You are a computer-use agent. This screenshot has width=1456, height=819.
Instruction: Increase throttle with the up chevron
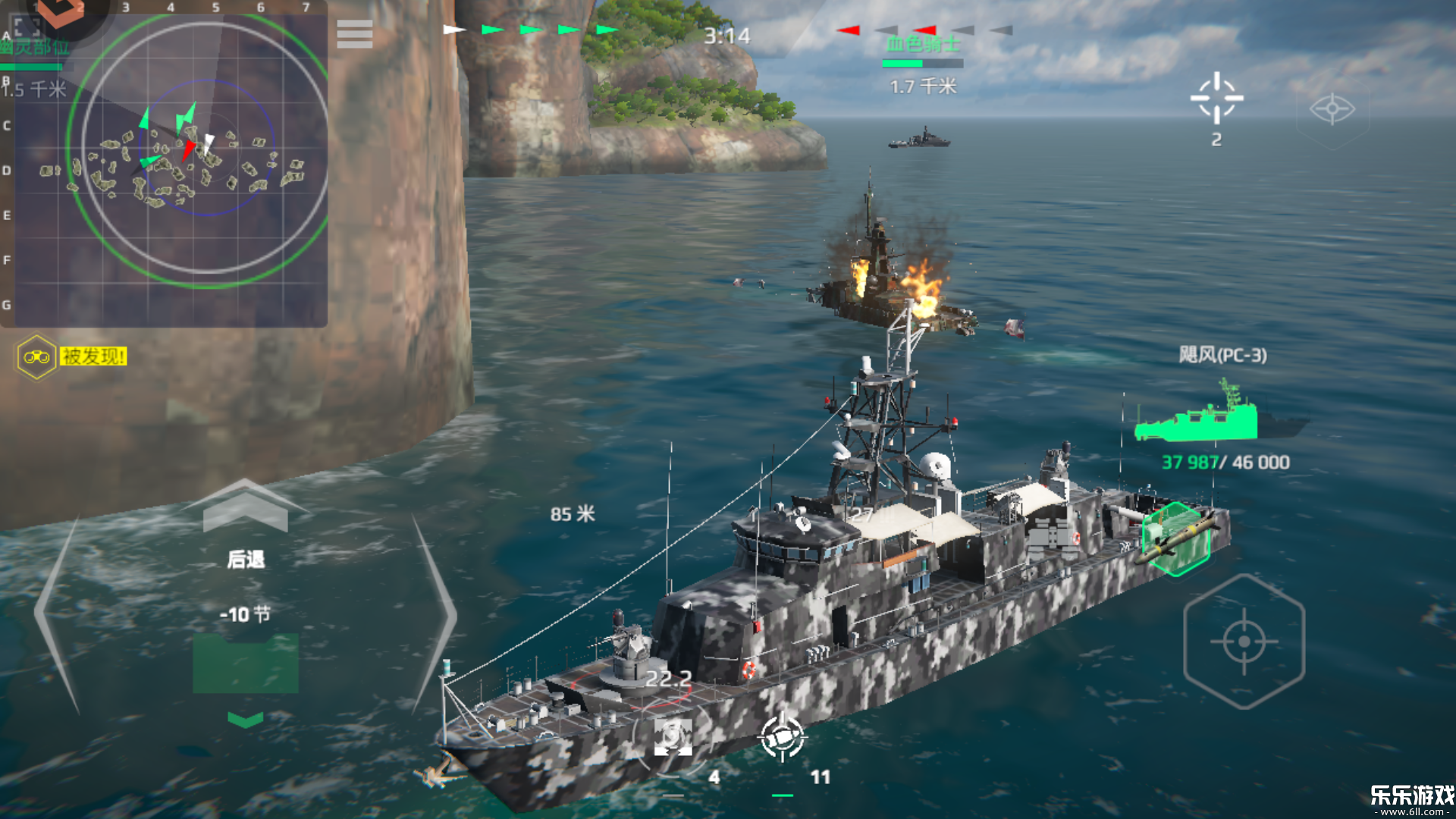pos(245,507)
